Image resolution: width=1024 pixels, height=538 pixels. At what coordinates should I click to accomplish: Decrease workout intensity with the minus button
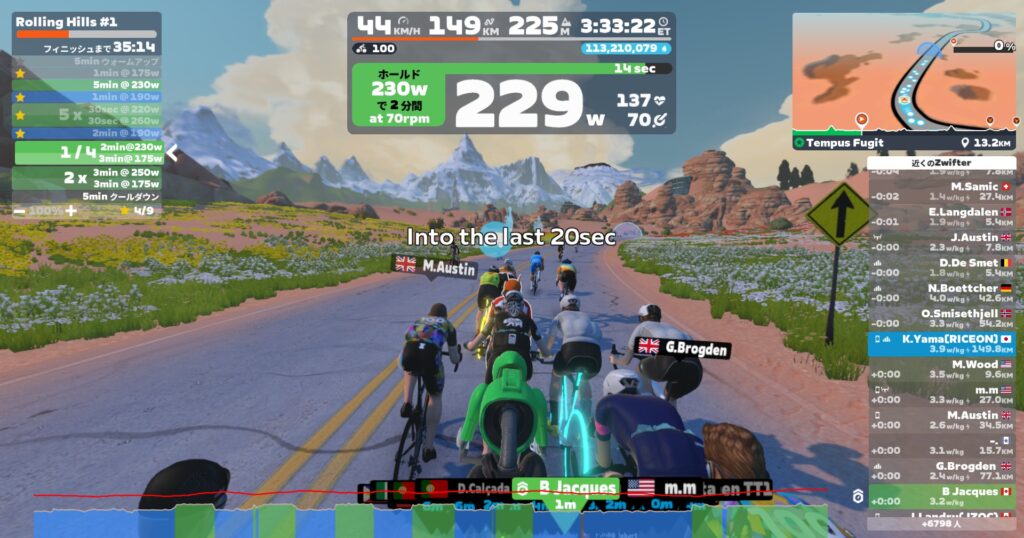click(x=20, y=211)
